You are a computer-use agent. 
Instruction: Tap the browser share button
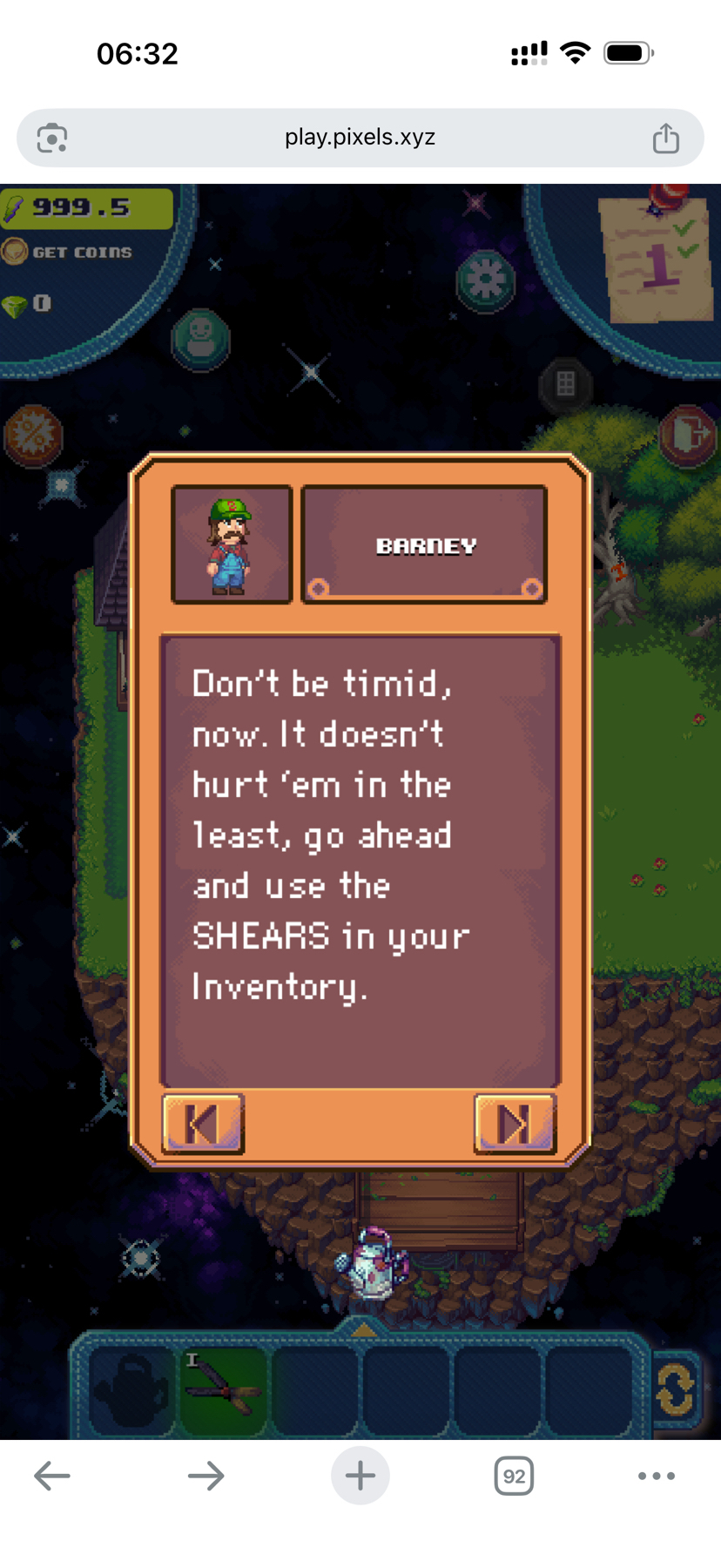click(666, 138)
